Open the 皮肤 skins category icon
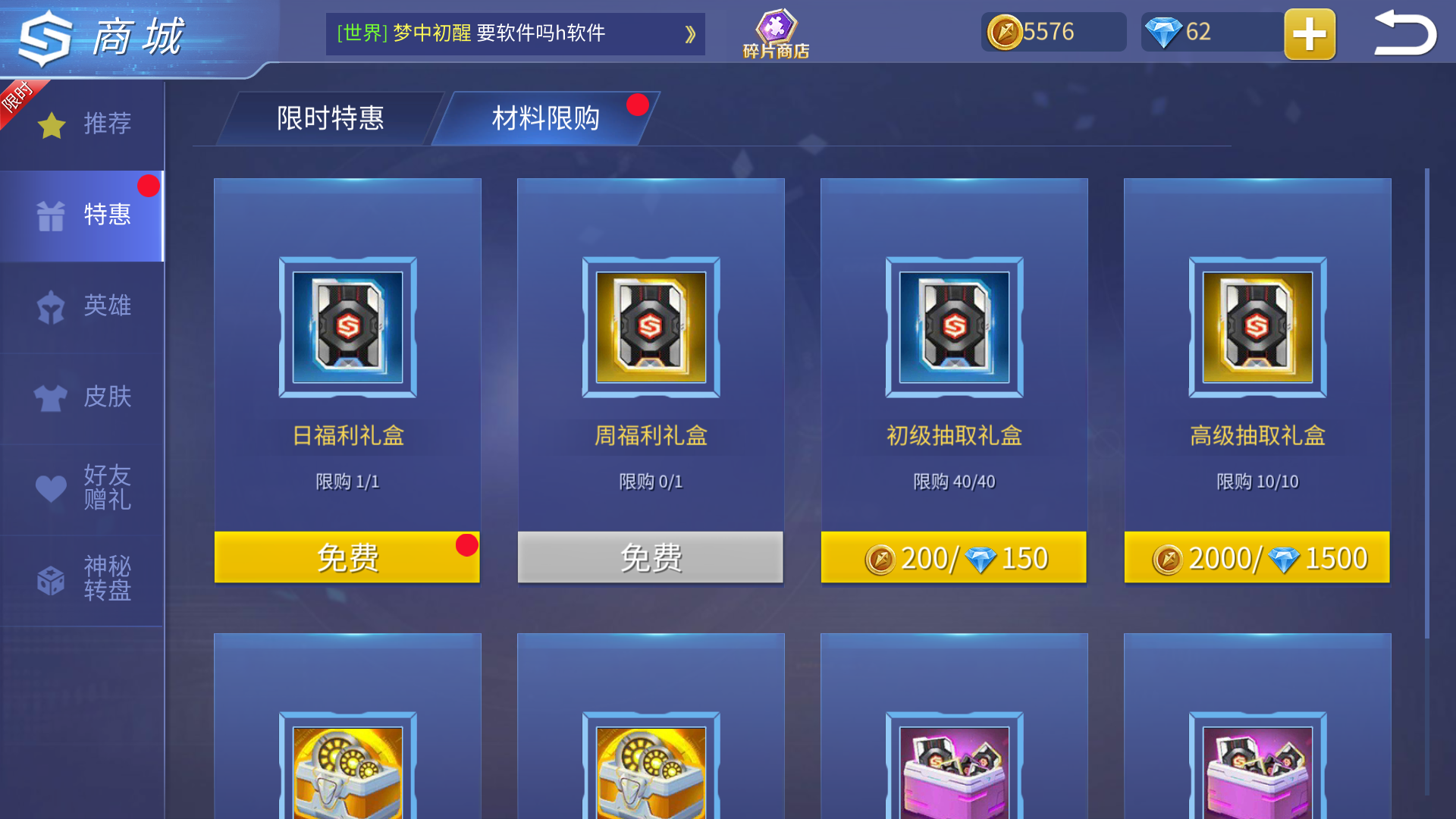The image size is (1456, 819). tap(50, 396)
